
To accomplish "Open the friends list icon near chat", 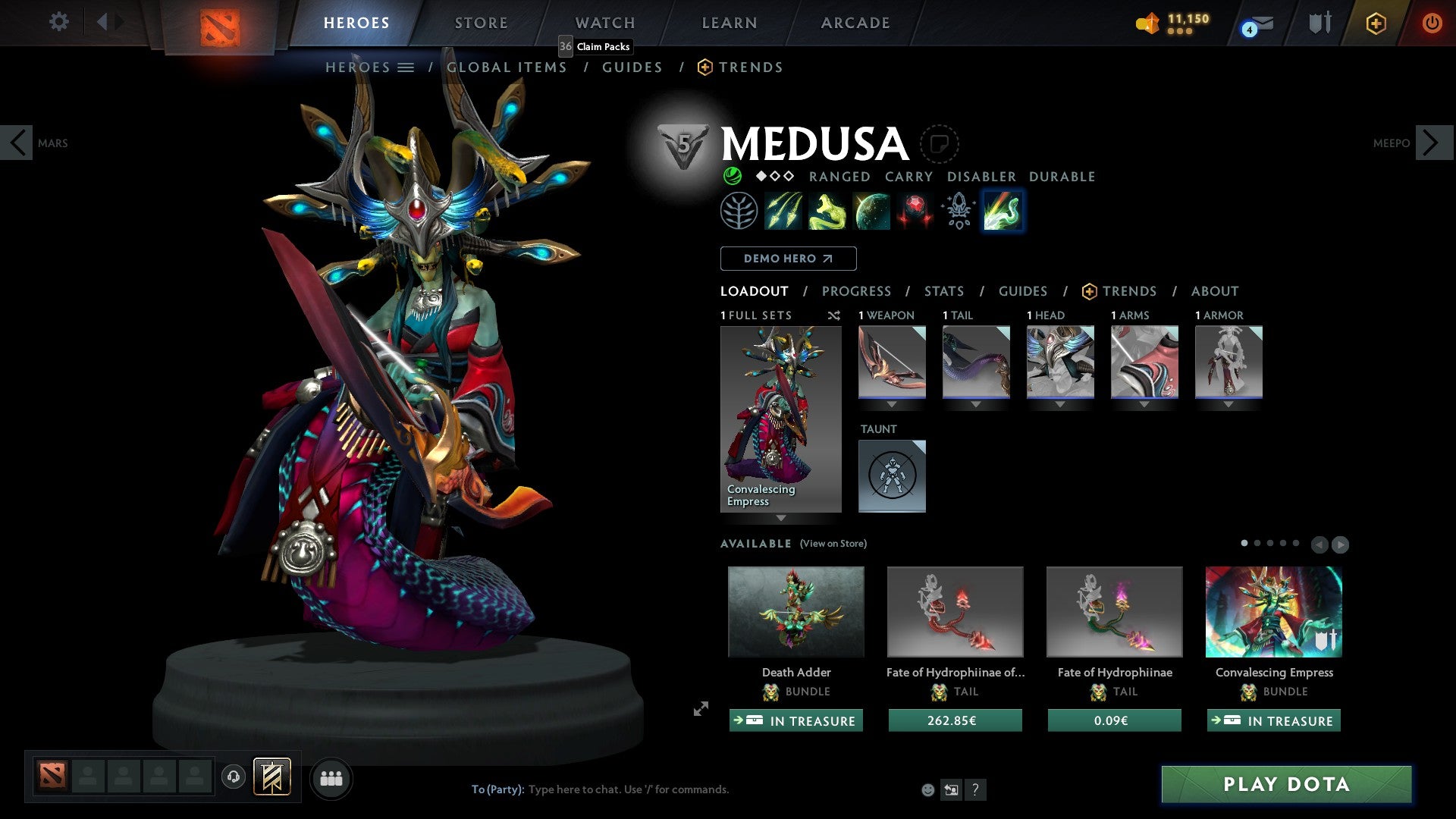I will [x=331, y=778].
